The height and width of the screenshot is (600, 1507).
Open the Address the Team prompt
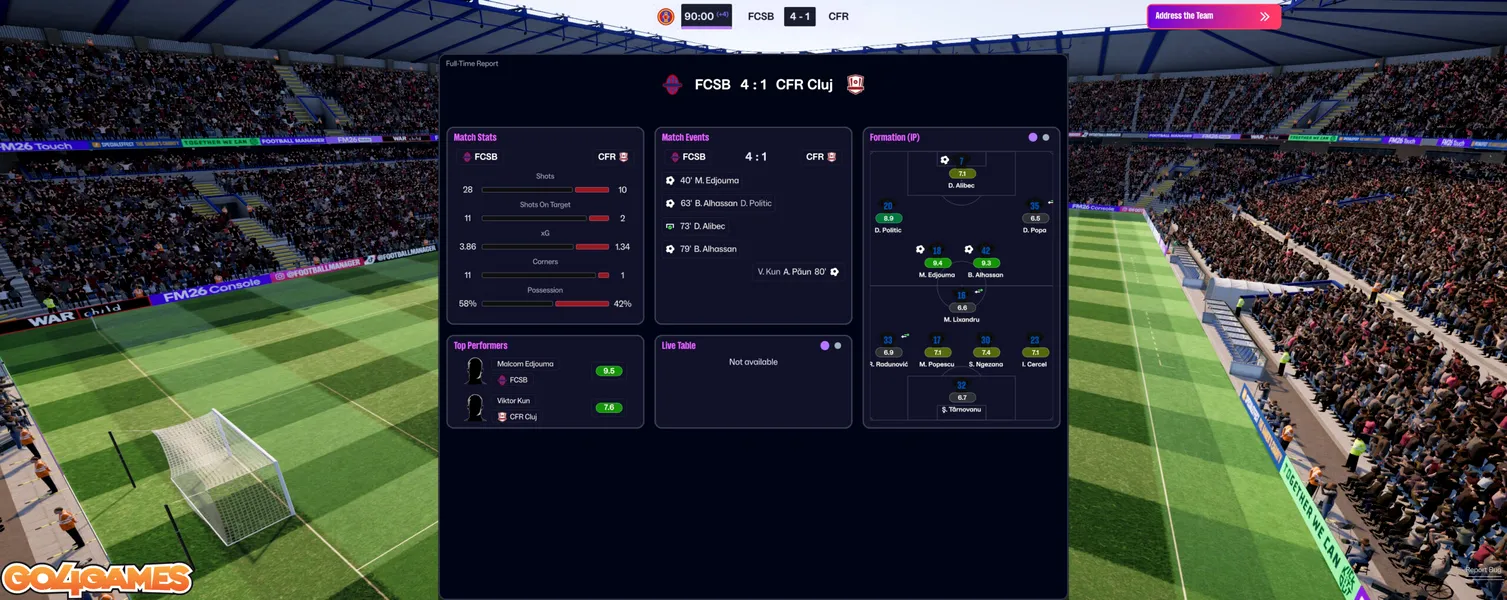[x=1213, y=16]
